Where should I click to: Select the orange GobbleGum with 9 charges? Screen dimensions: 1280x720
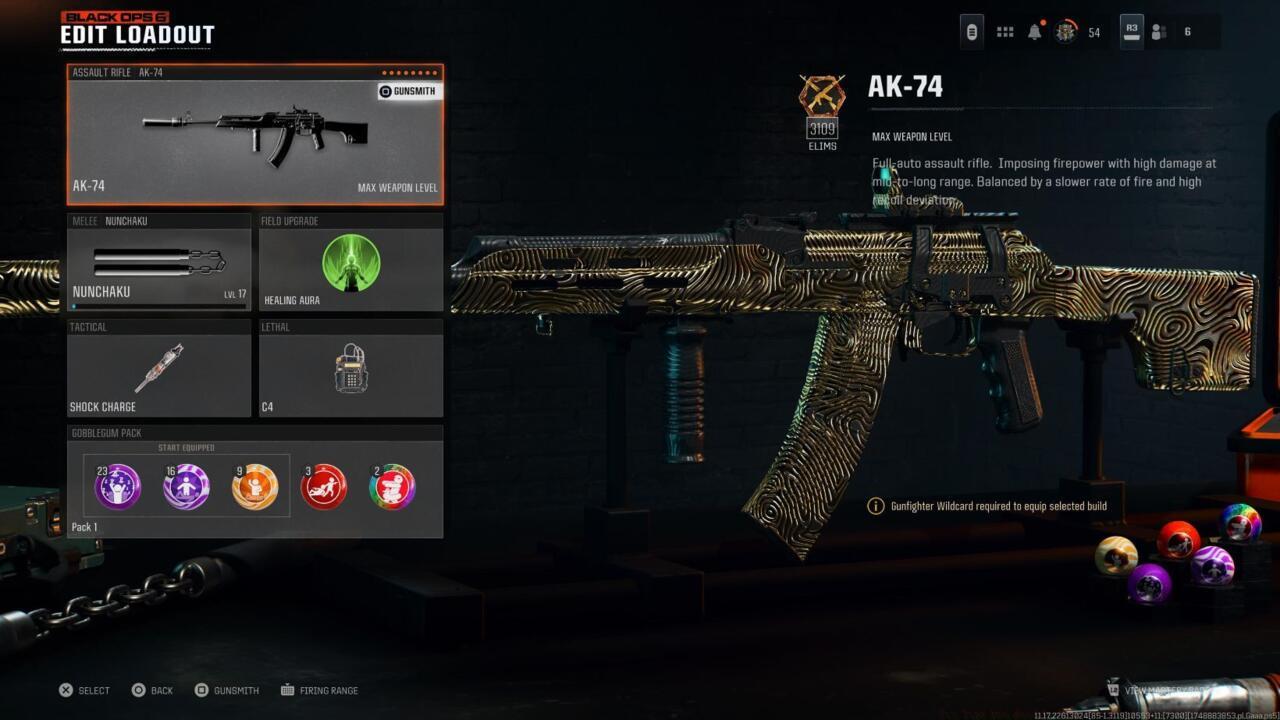pos(256,486)
